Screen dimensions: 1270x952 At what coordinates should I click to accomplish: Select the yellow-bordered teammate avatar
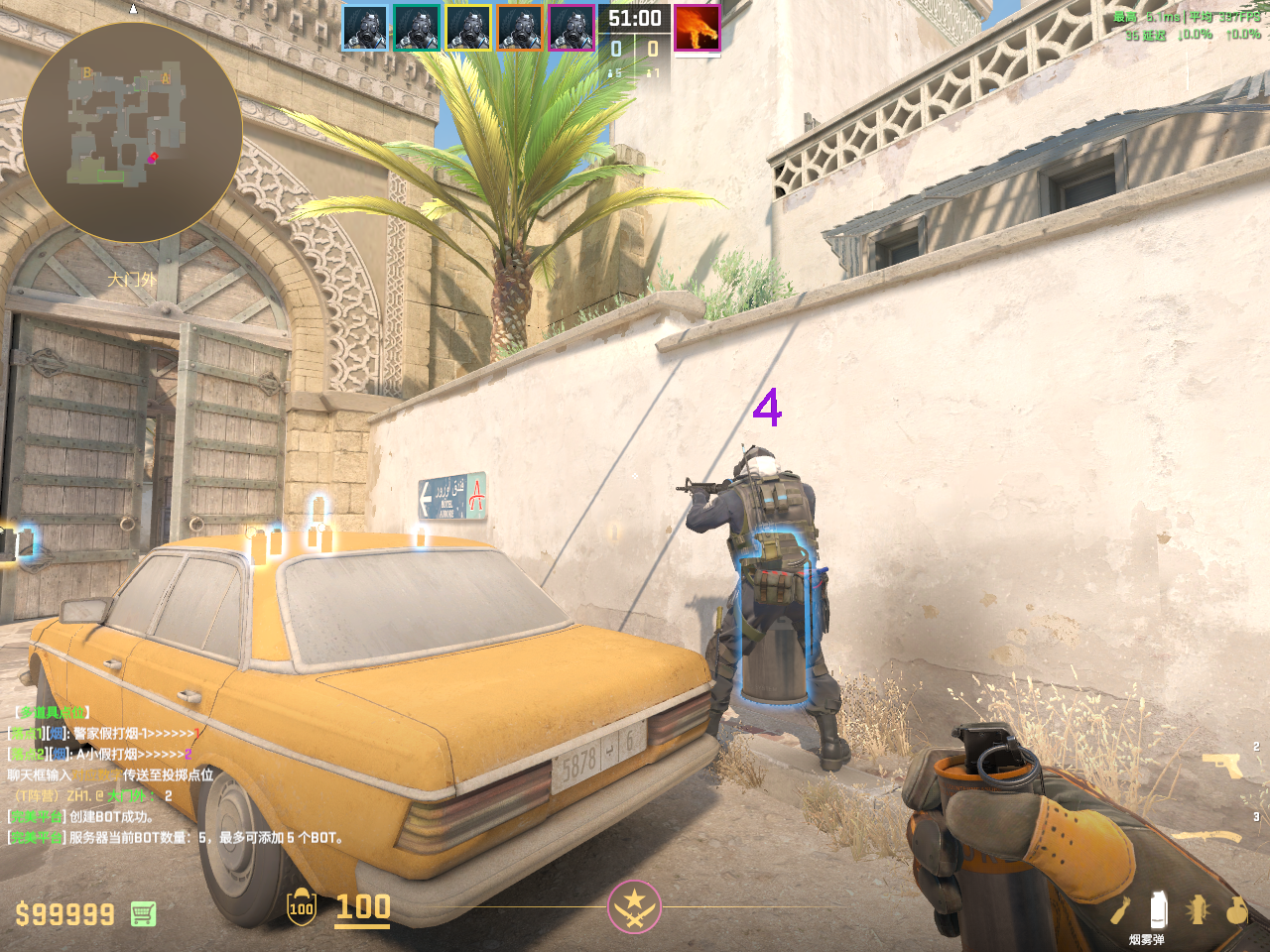[468, 28]
